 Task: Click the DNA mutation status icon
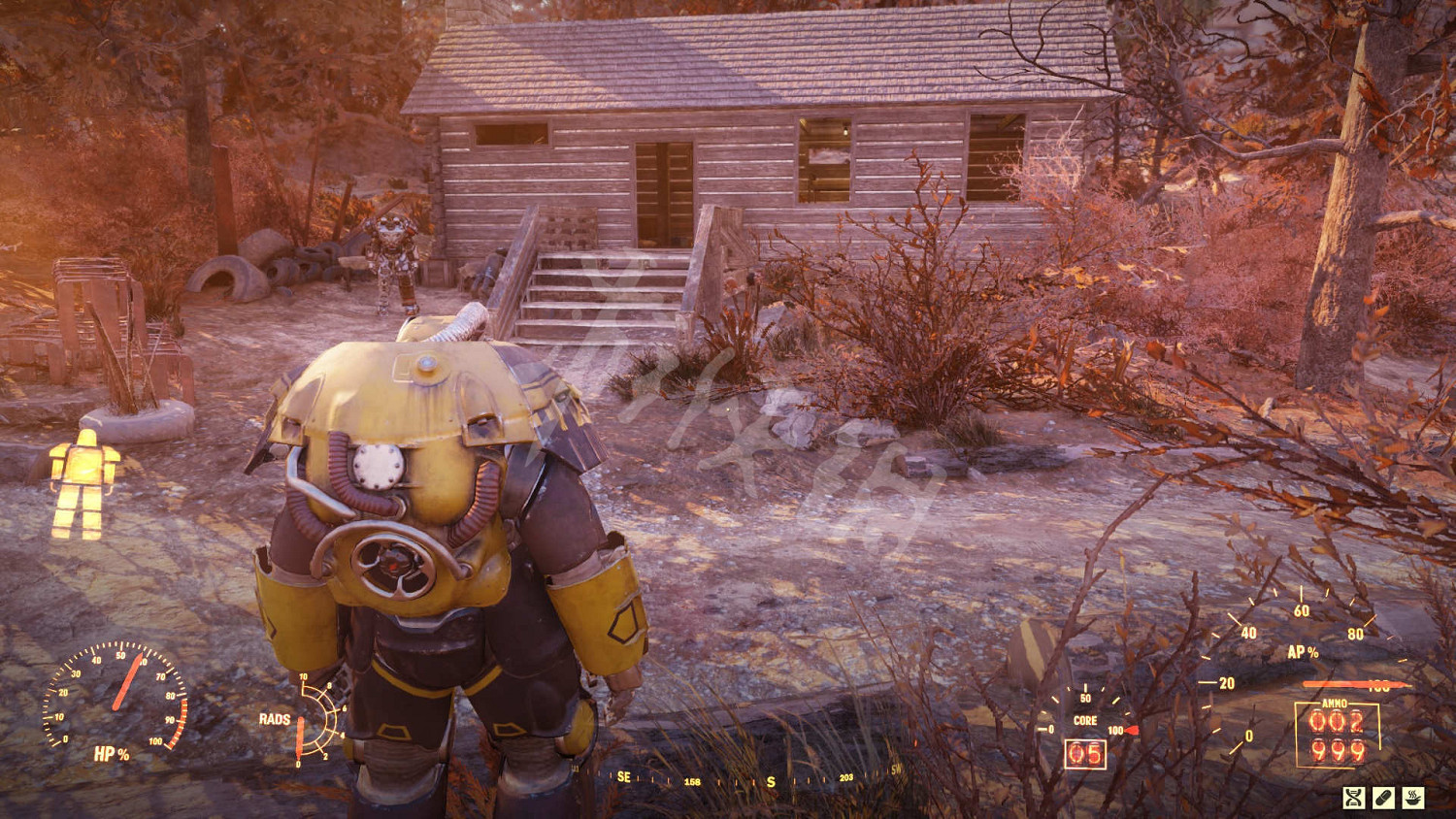pos(1354,798)
